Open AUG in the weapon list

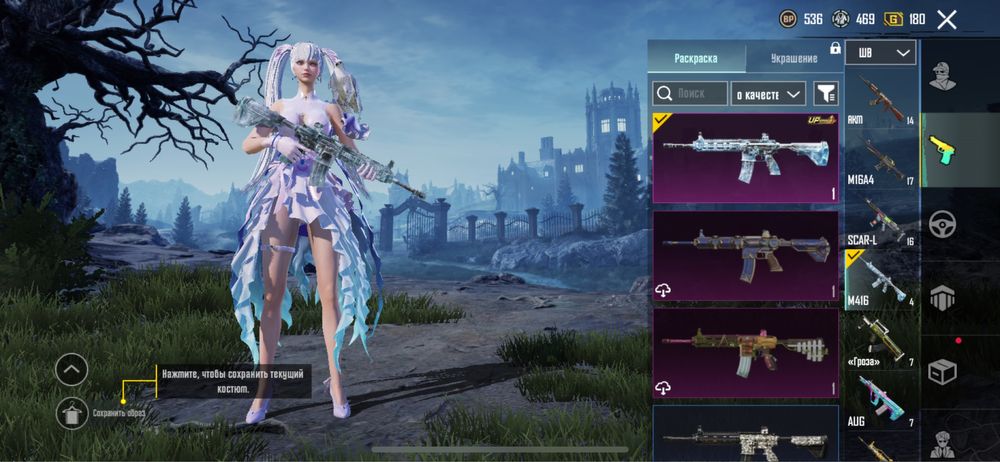(881, 402)
